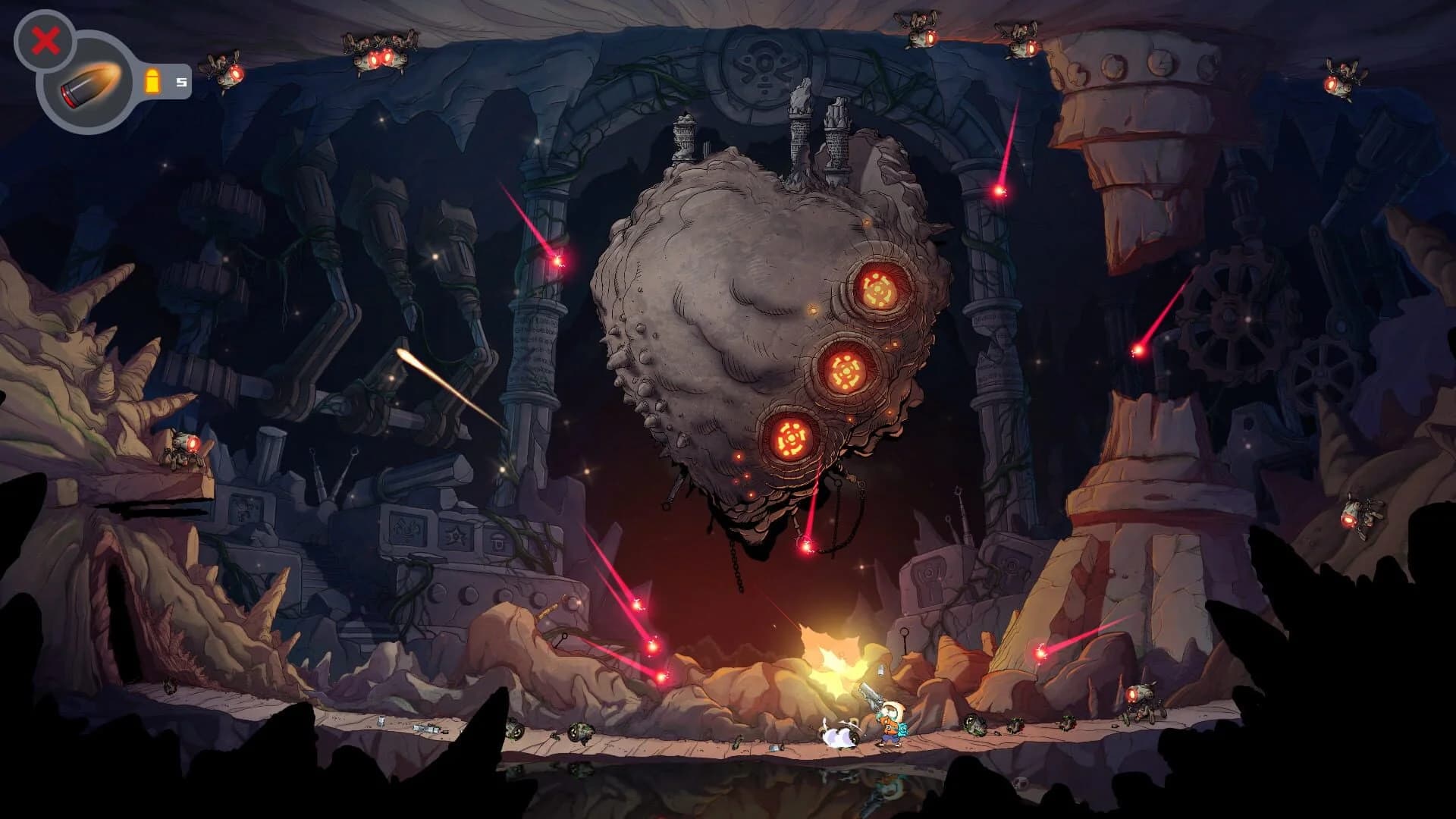The width and height of the screenshot is (1456, 819).
Task: Click the yellow bullet ammo counter icon
Action: [154, 79]
